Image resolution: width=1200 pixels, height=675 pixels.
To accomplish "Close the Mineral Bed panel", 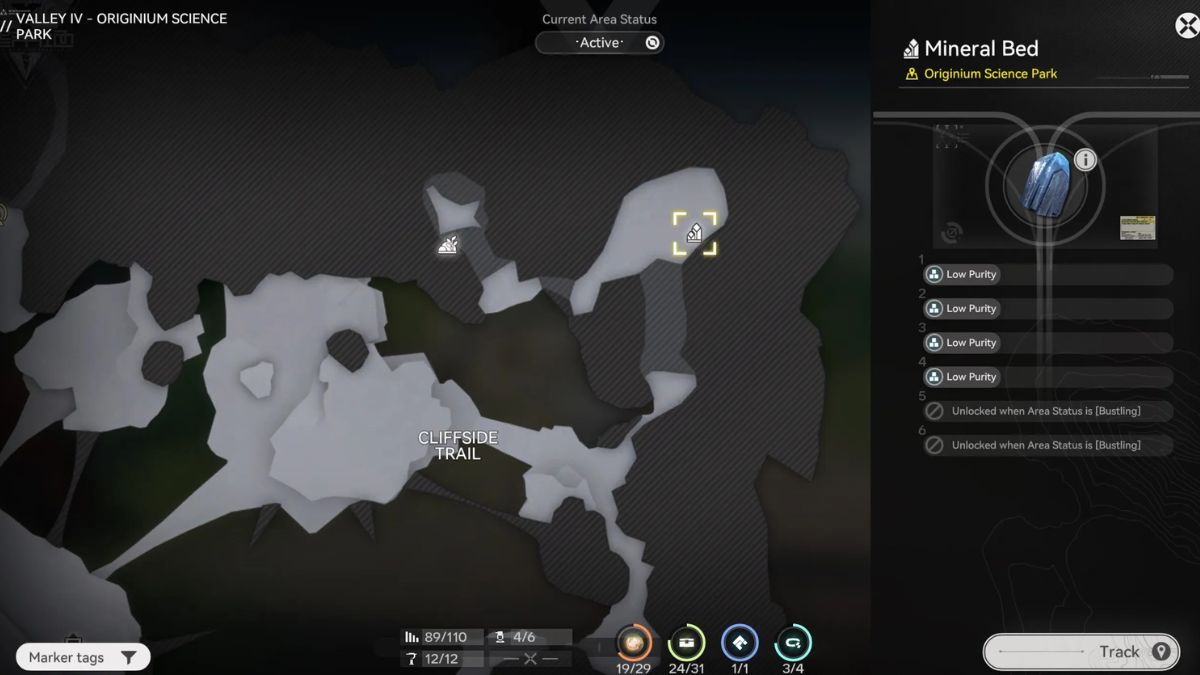I will [x=1186, y=25].
